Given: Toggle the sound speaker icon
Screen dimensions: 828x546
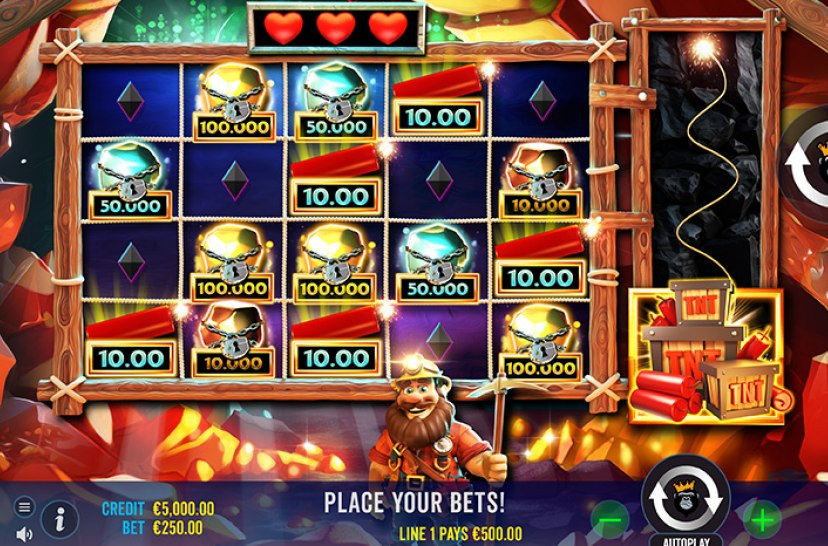Looking at the screenshot, I should [24, 534].
